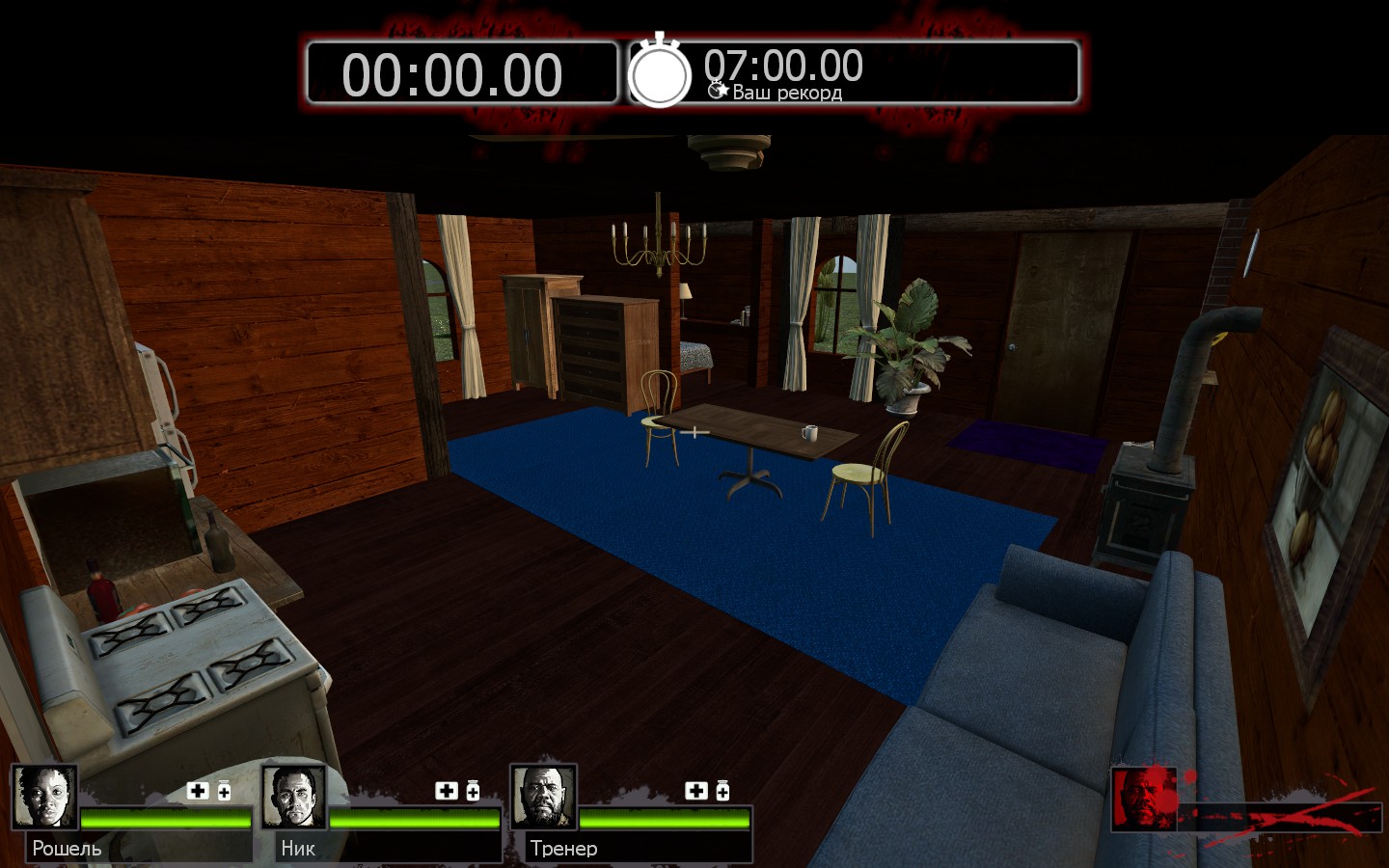Click Рошель's first aid kit icon
Image resolution: width=1389 pixels, height=868 pixels.
pyautogui.click(x=198, y=791)
